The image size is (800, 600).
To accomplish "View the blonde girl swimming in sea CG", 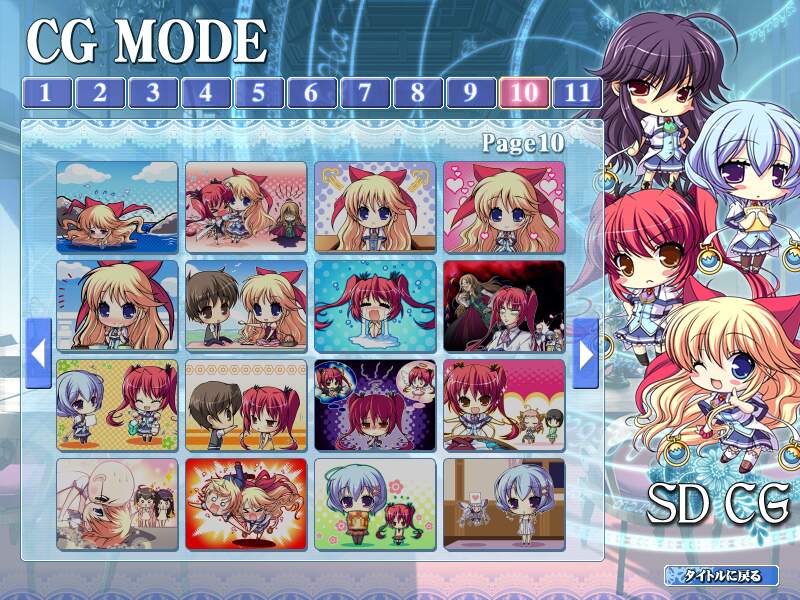I will pos(117,207).
